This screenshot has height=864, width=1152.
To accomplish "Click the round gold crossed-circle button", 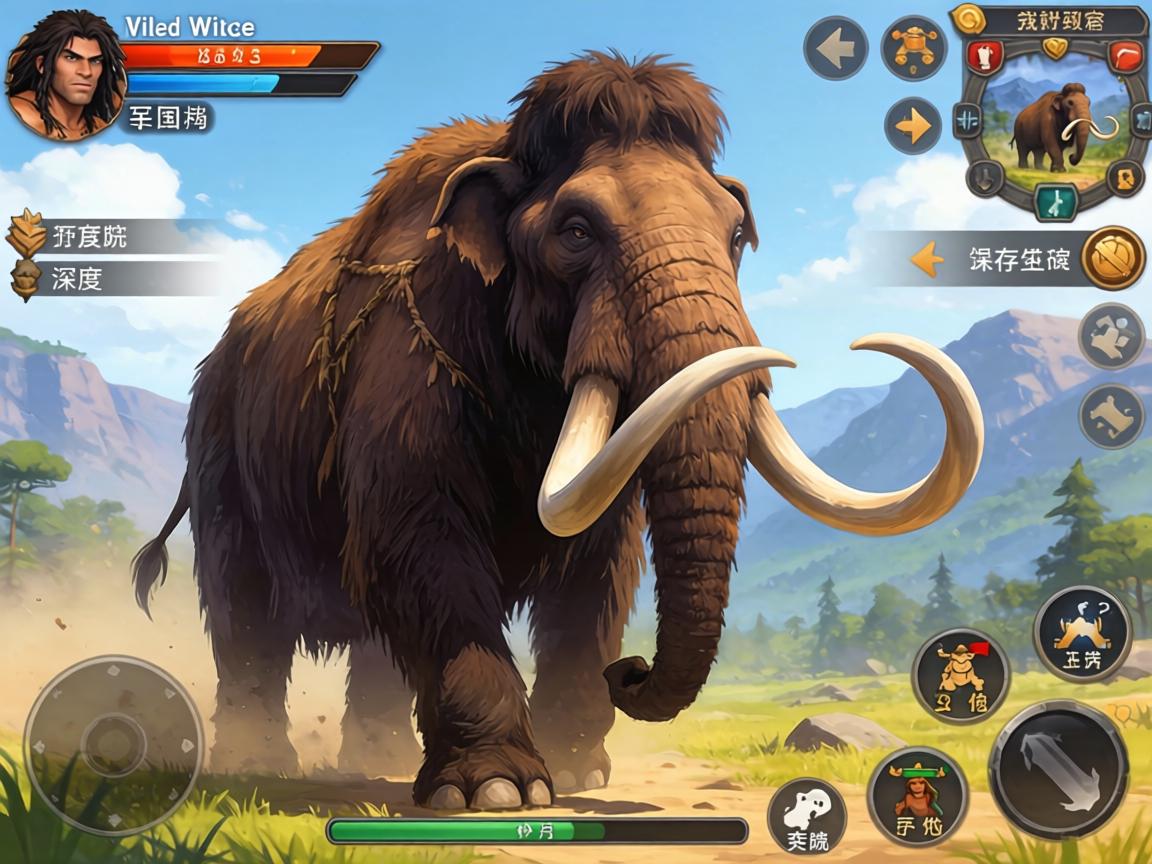I will click(x=1113, y=258).
